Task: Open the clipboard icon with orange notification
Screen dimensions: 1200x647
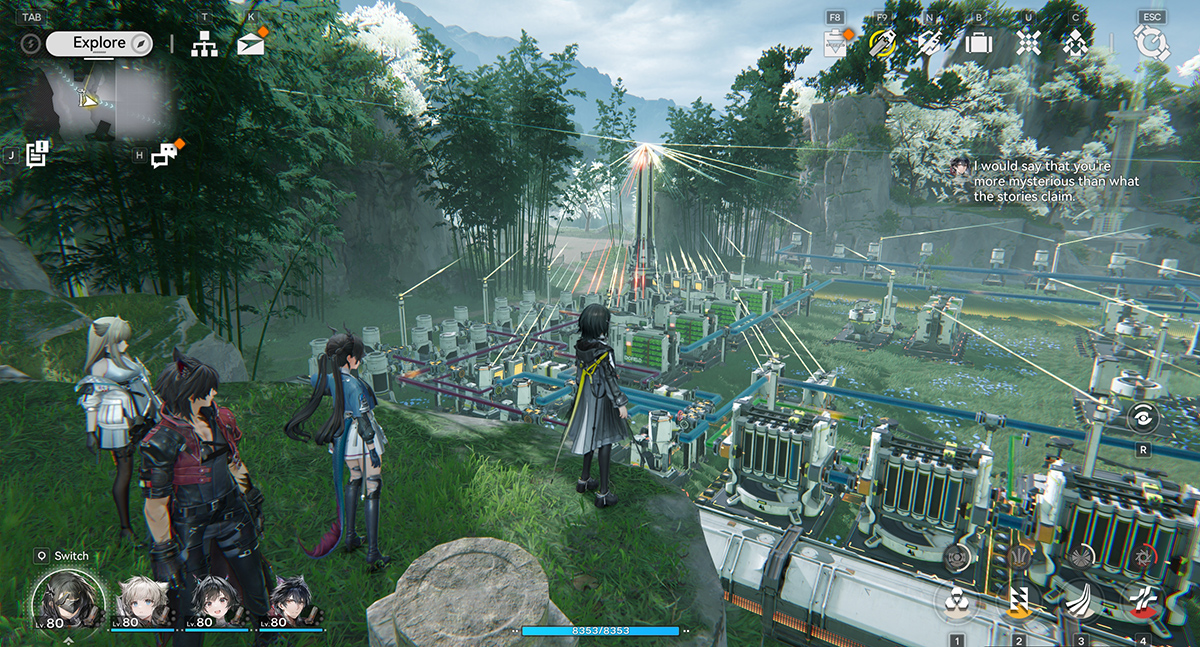Action: (x=834, y=43)
